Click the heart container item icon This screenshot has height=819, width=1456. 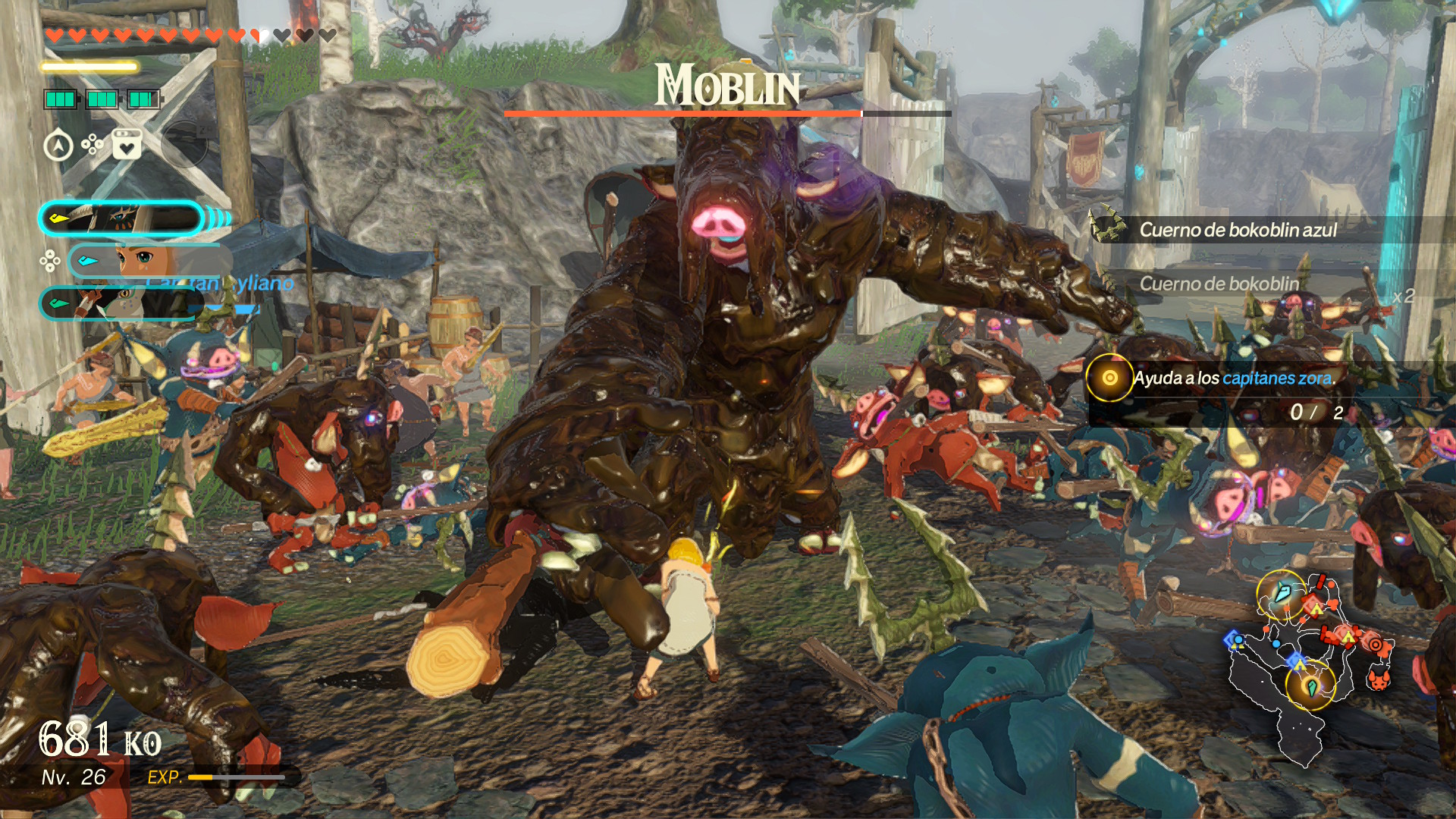click(x=127, y=144)
